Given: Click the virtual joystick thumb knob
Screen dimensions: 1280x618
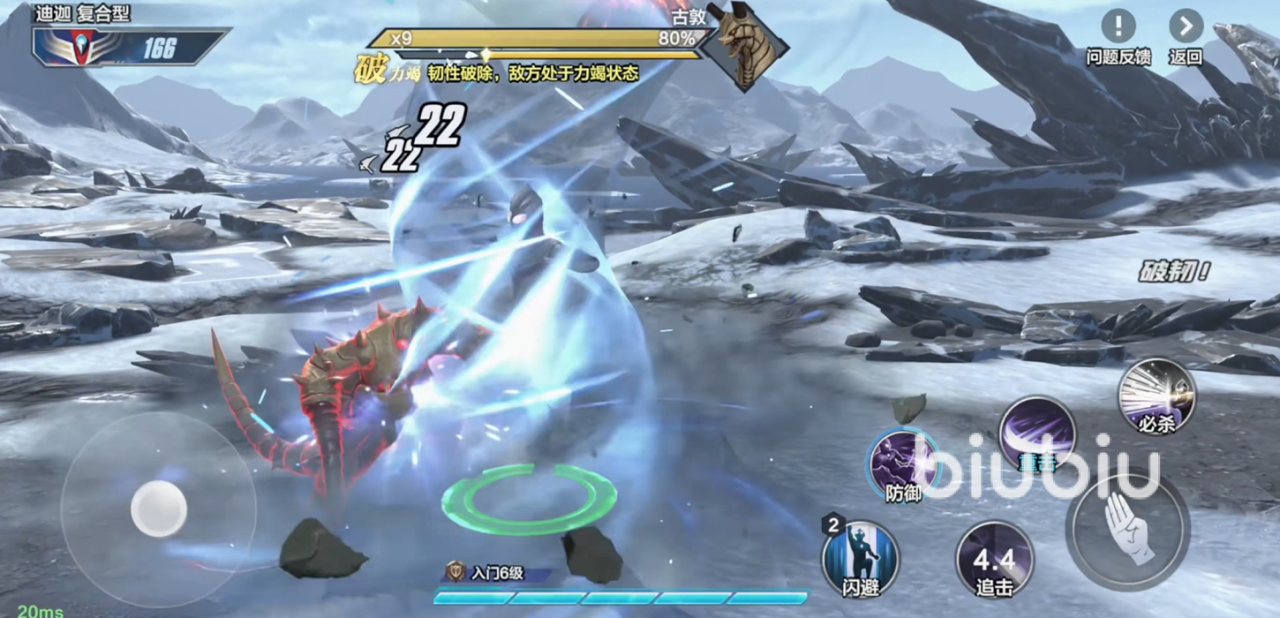Looking at the screenshot, I should (158, 508).
